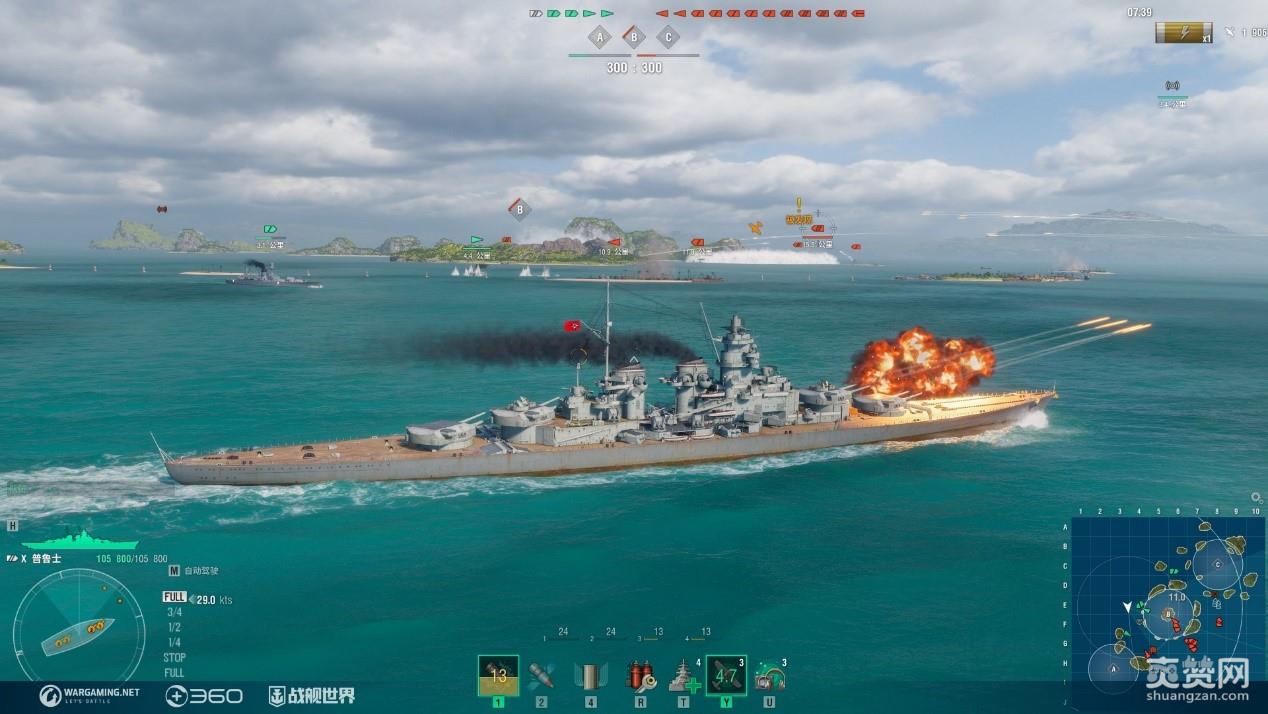The image size is (1268, 714).
Task: Select the secondary armament slot
Action: (590, 675)
